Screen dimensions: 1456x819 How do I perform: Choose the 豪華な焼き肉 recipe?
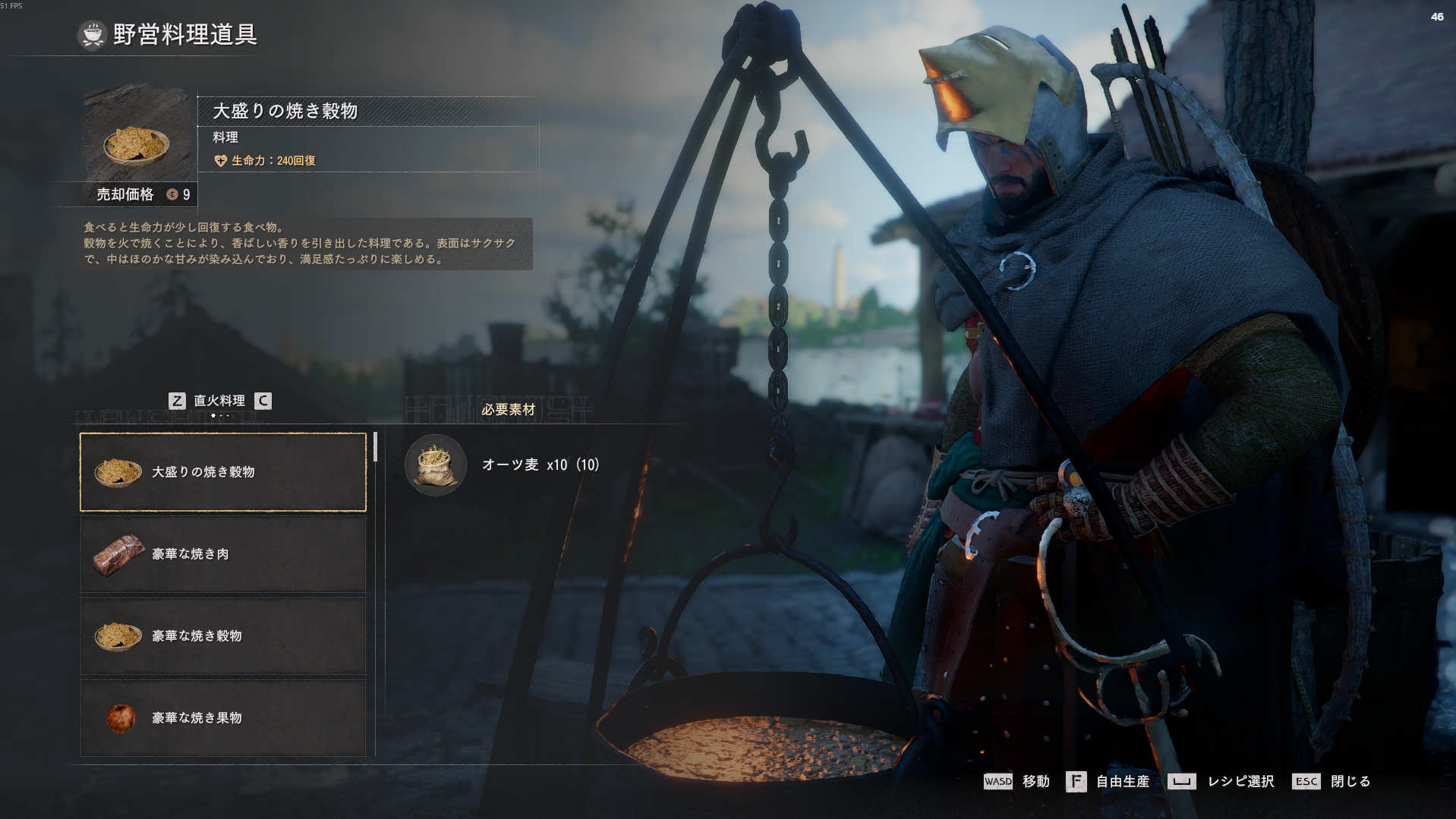[x=223, y=554]
